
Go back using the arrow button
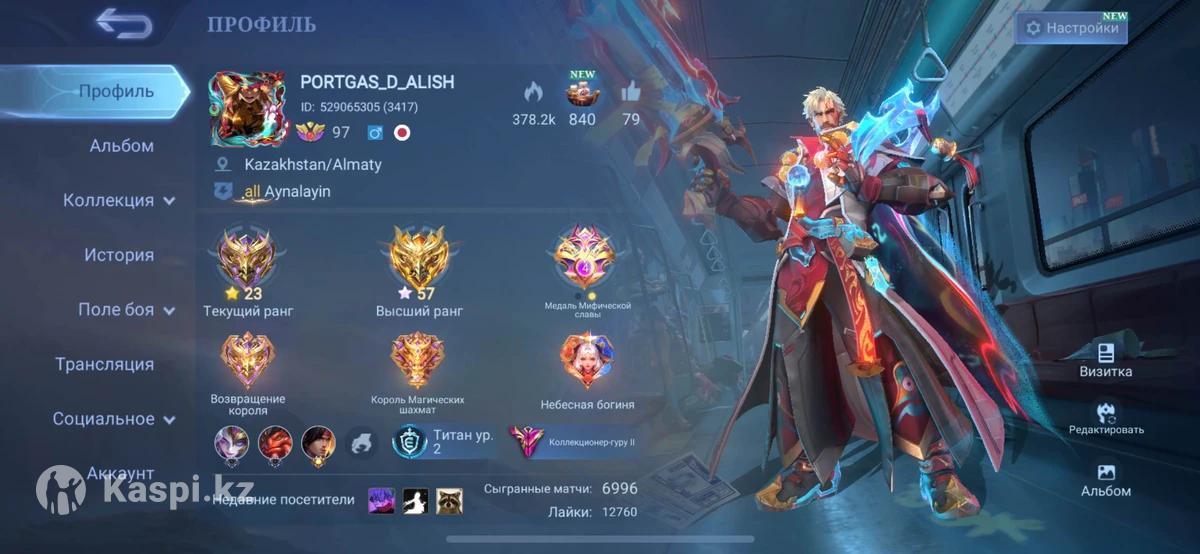[x=124, y=24]
